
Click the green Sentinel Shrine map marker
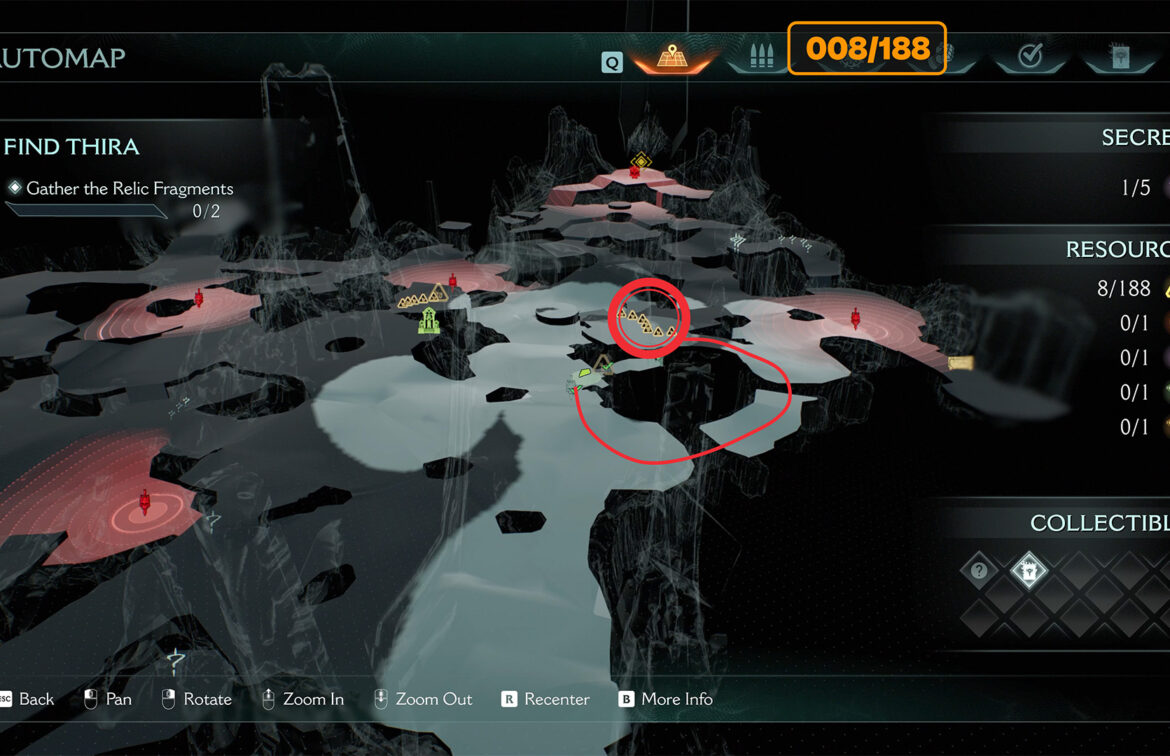coord(429,321)
